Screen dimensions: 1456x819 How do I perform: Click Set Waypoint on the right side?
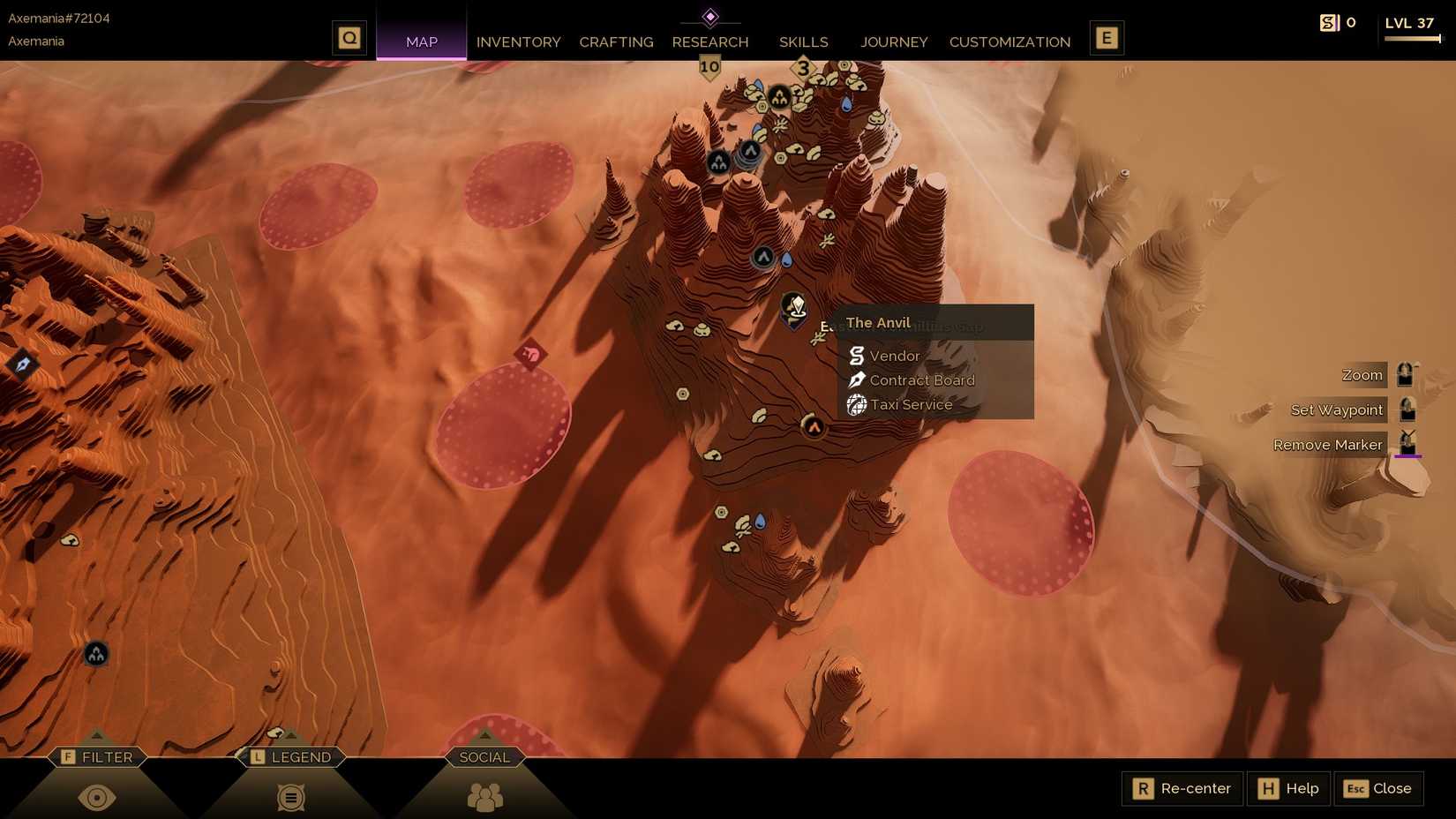[x=1335, y=409]
